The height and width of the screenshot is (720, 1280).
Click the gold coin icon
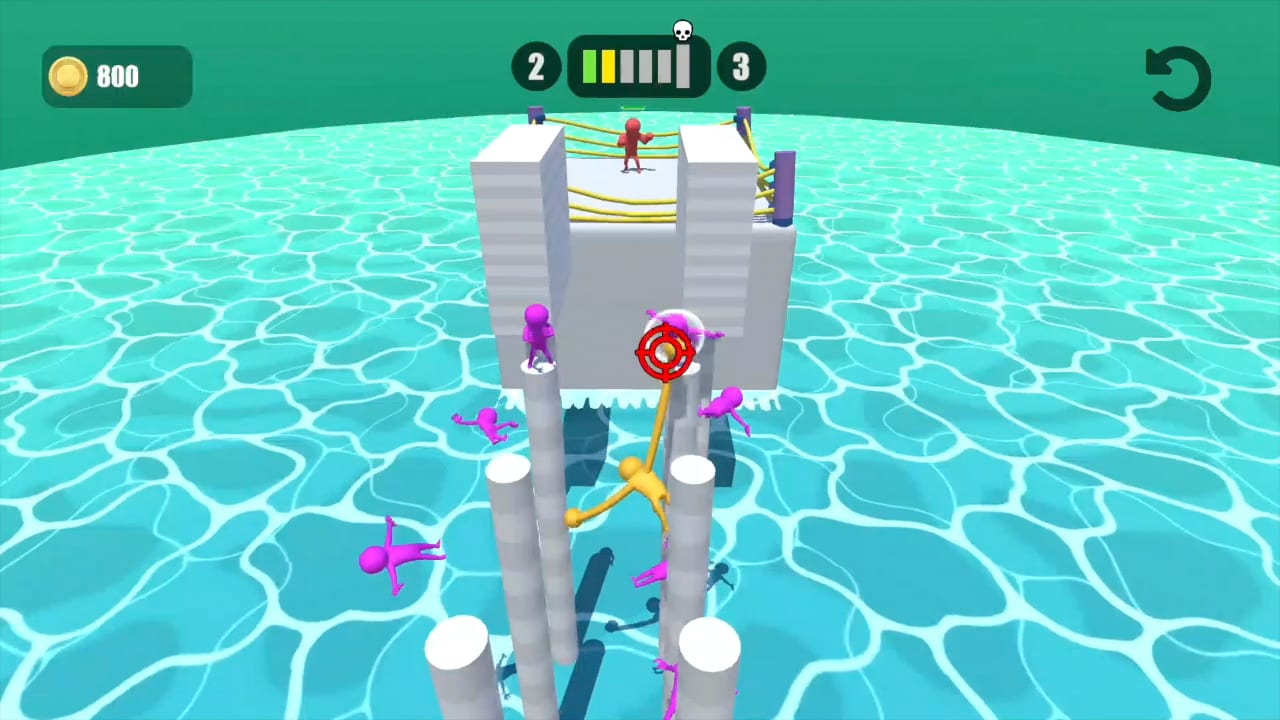click(x=67, y=76)
